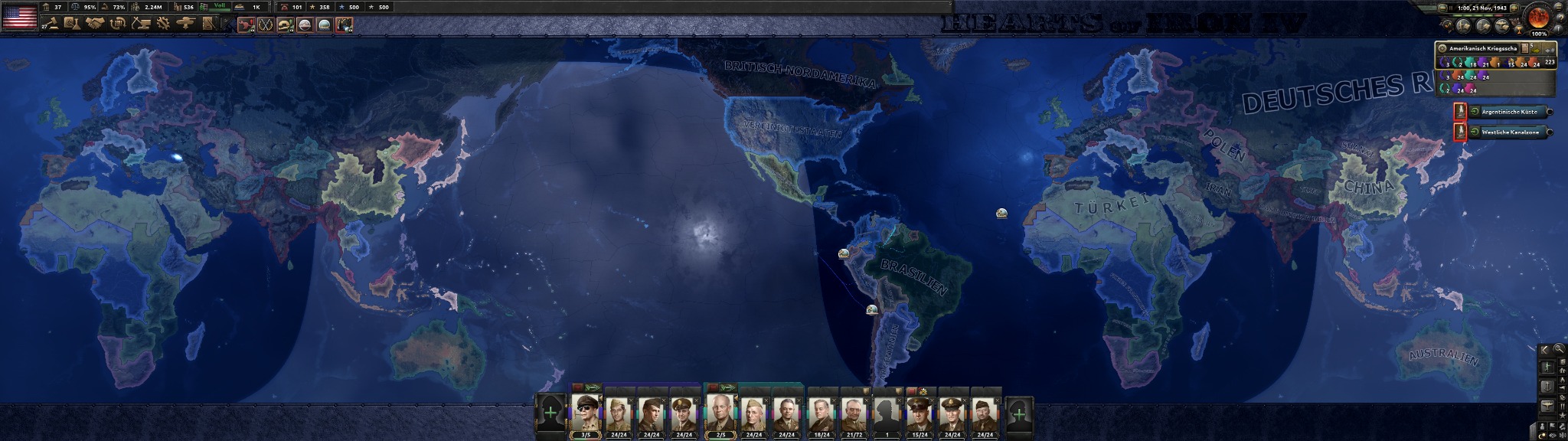The image size is (1568, 441).
Task: Select the bald field marshal showing 2/5
Action: (x=720, y=412)
